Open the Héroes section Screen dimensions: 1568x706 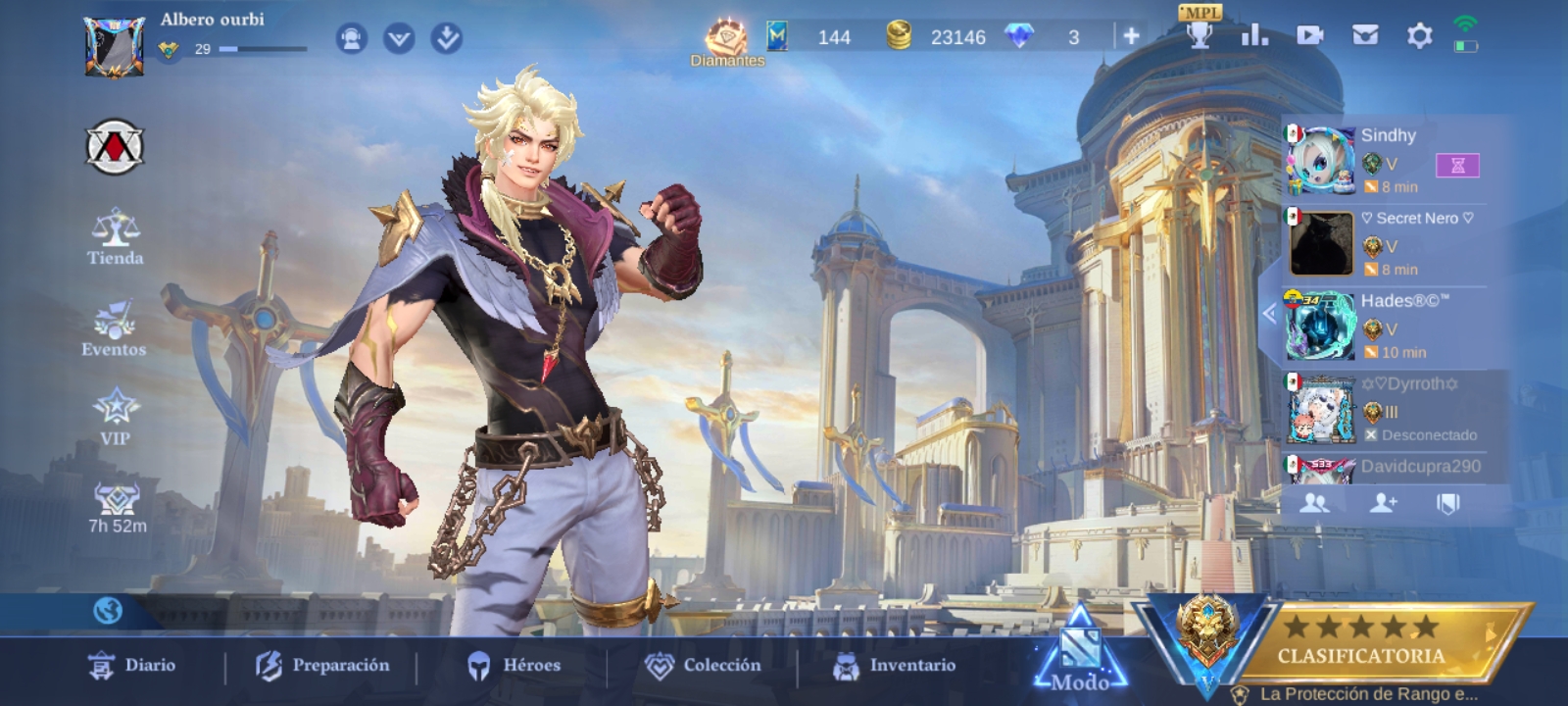coord(513,666)
